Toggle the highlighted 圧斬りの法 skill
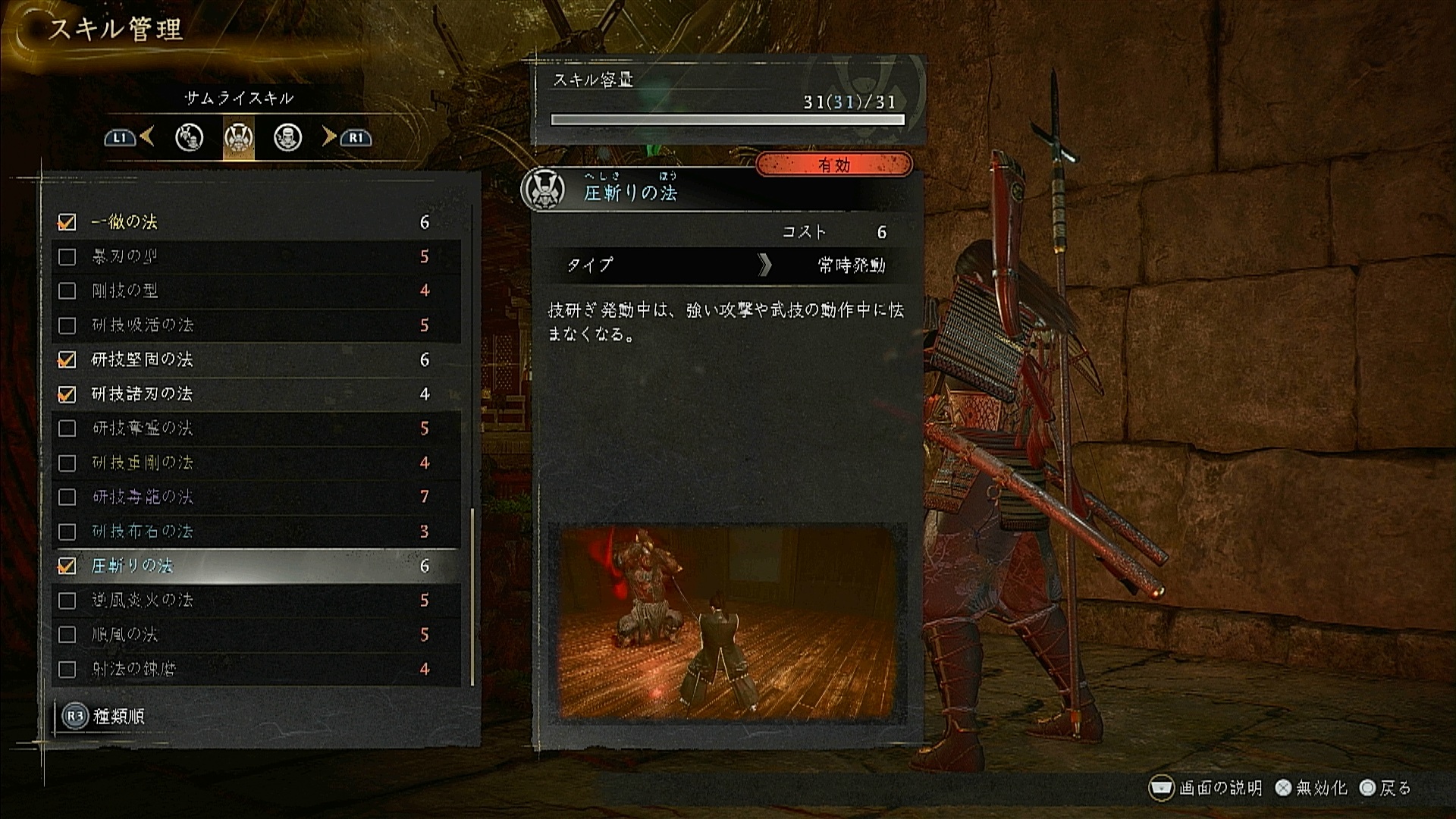The height and width of the screenshot is (819, 1456). 67,566
